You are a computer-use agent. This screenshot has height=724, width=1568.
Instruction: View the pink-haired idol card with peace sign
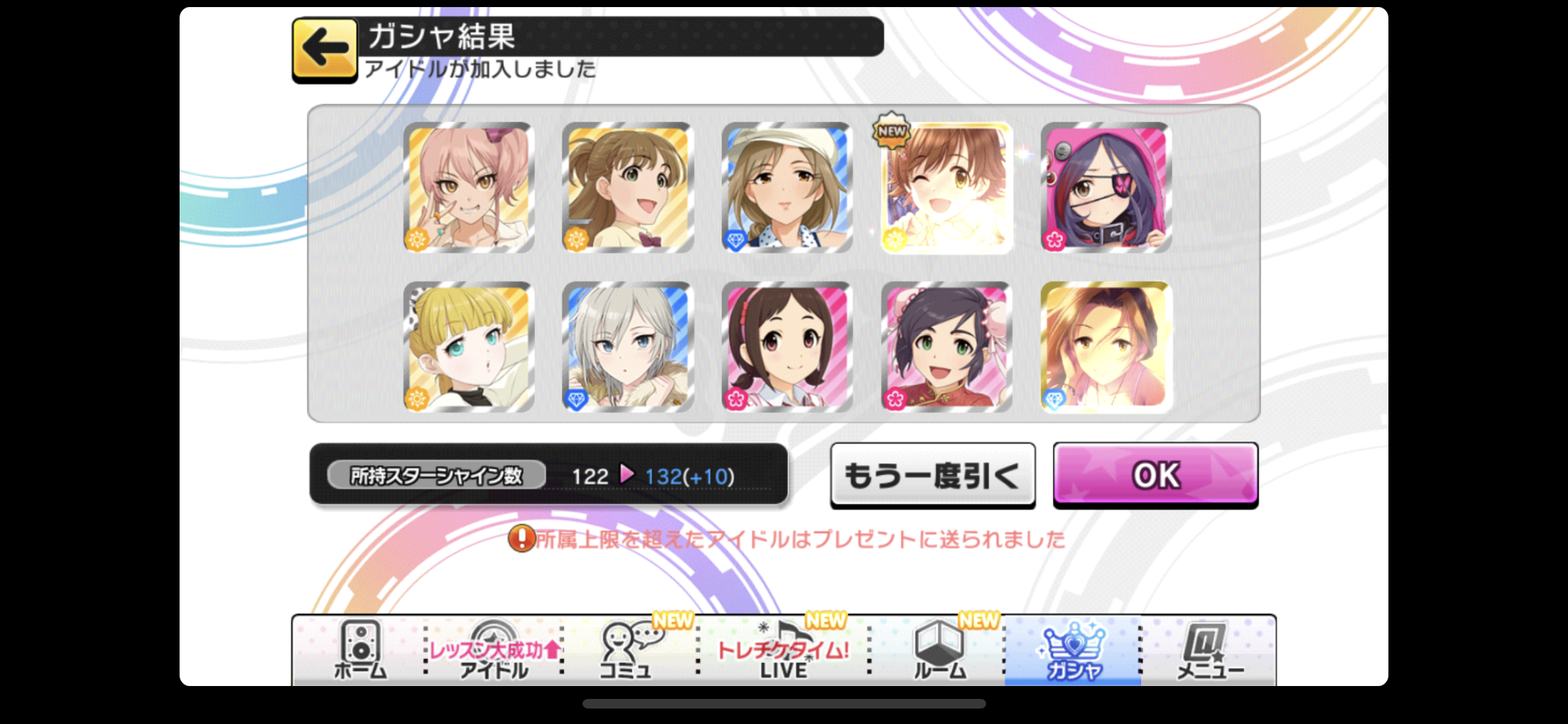click(469, 187)
